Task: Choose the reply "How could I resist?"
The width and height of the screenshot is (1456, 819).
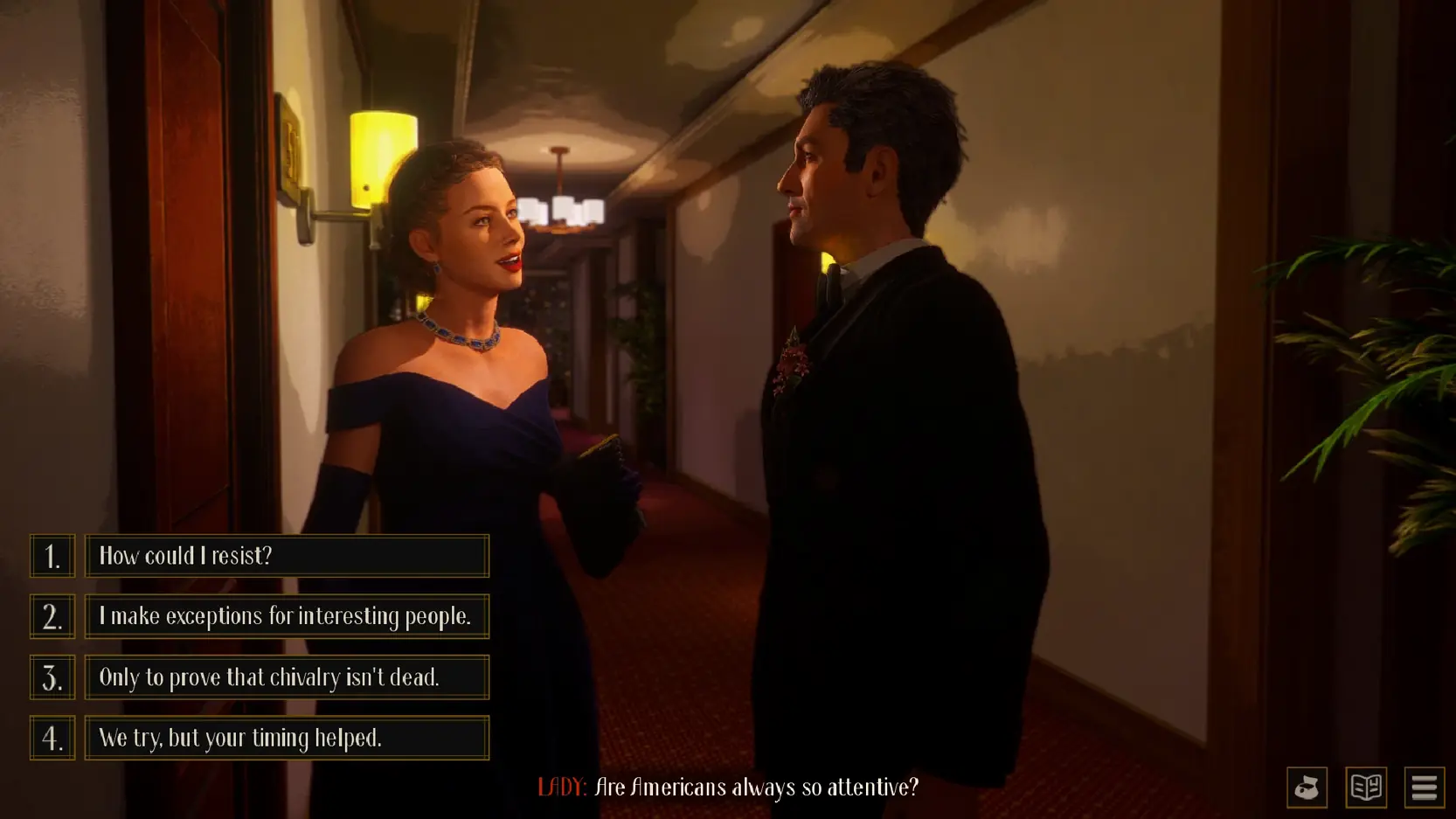Action: pyautogui.click(x=287, y=556)
